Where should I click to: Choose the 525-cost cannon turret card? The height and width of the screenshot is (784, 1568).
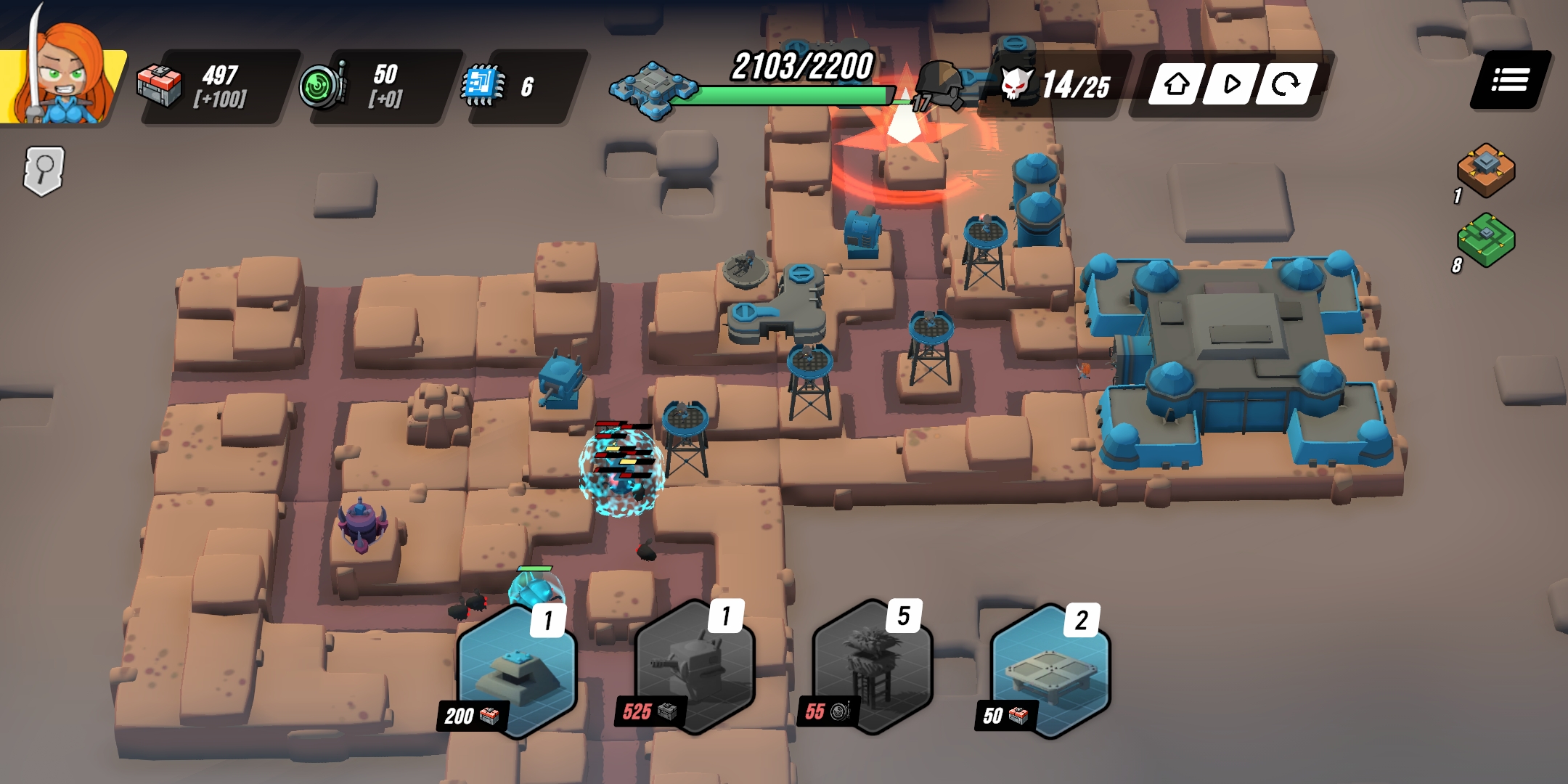point(695,668)
